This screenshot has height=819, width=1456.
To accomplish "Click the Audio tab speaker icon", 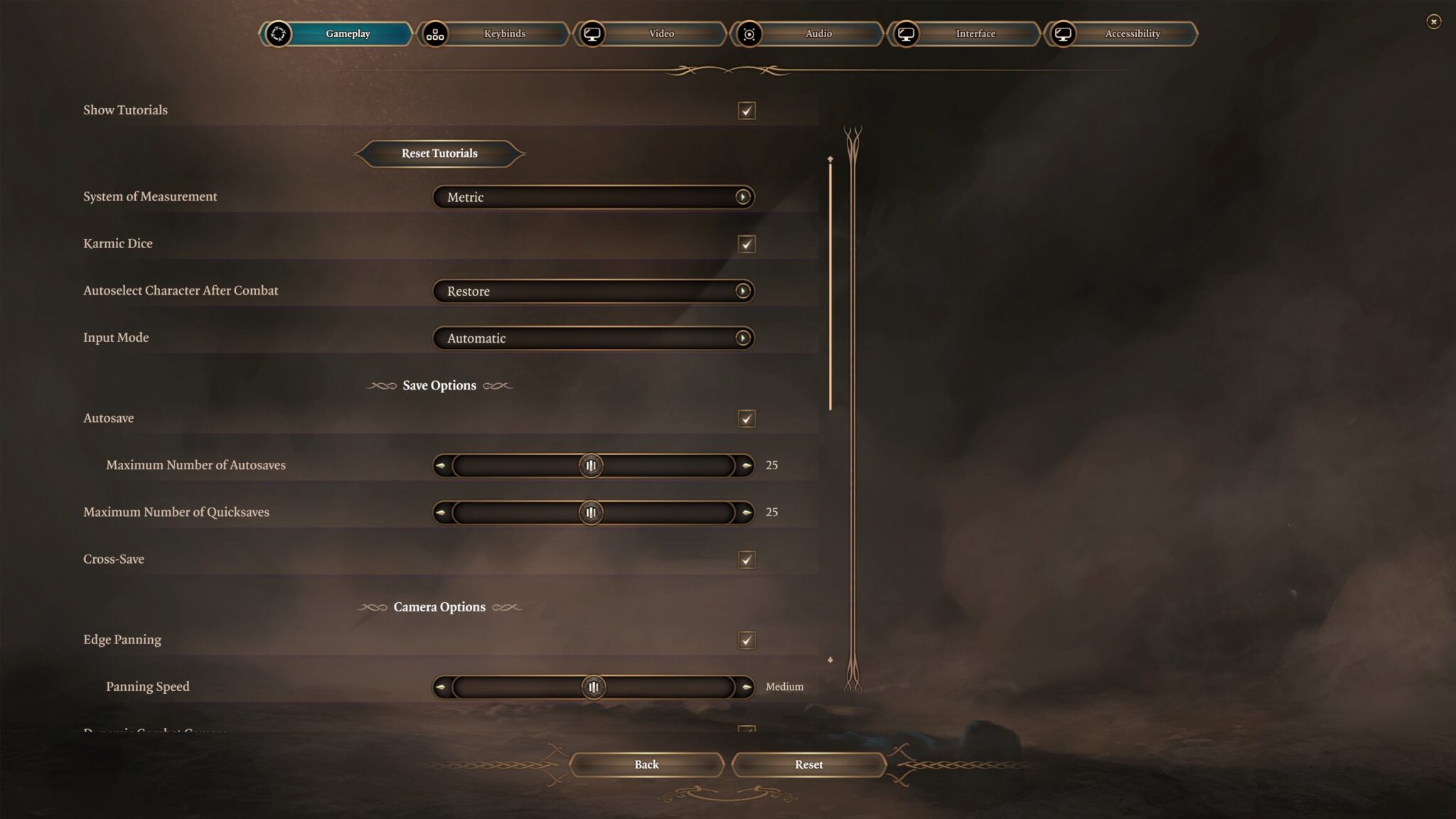I will point(750,33).
